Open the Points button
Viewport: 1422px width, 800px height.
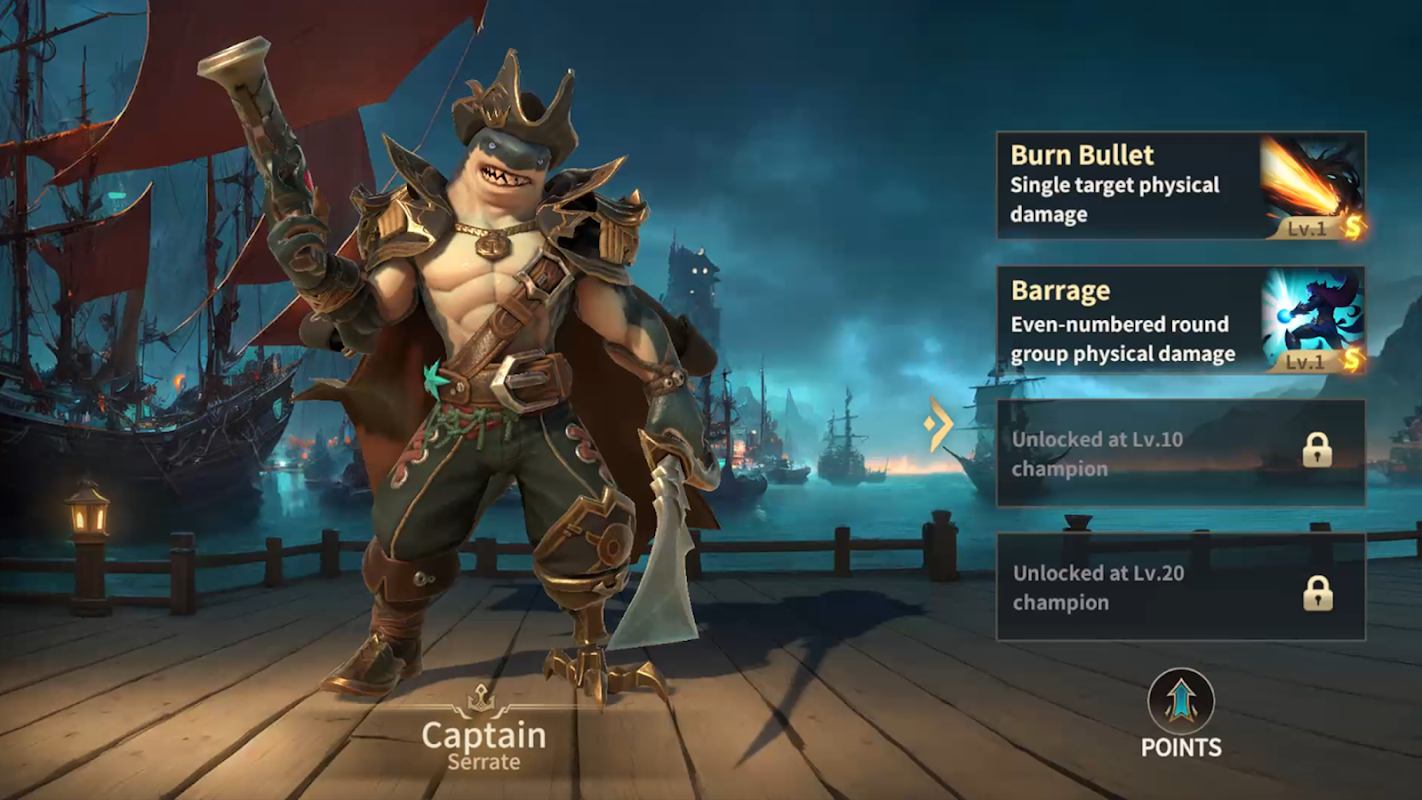pos(1181,713)
